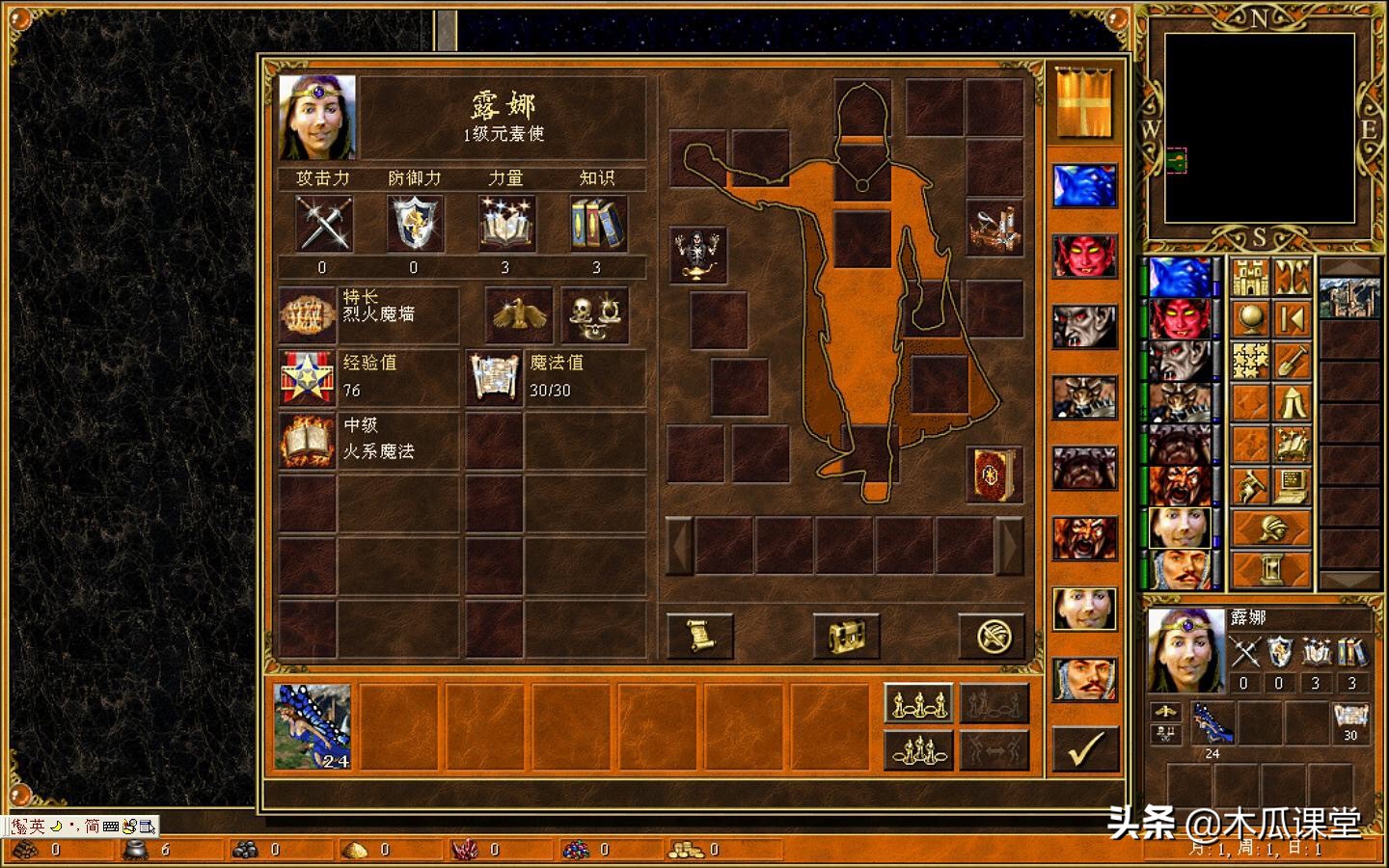Select the skeleton artifact slot
Screen dimensions: 1389x868
click(697, 255)
